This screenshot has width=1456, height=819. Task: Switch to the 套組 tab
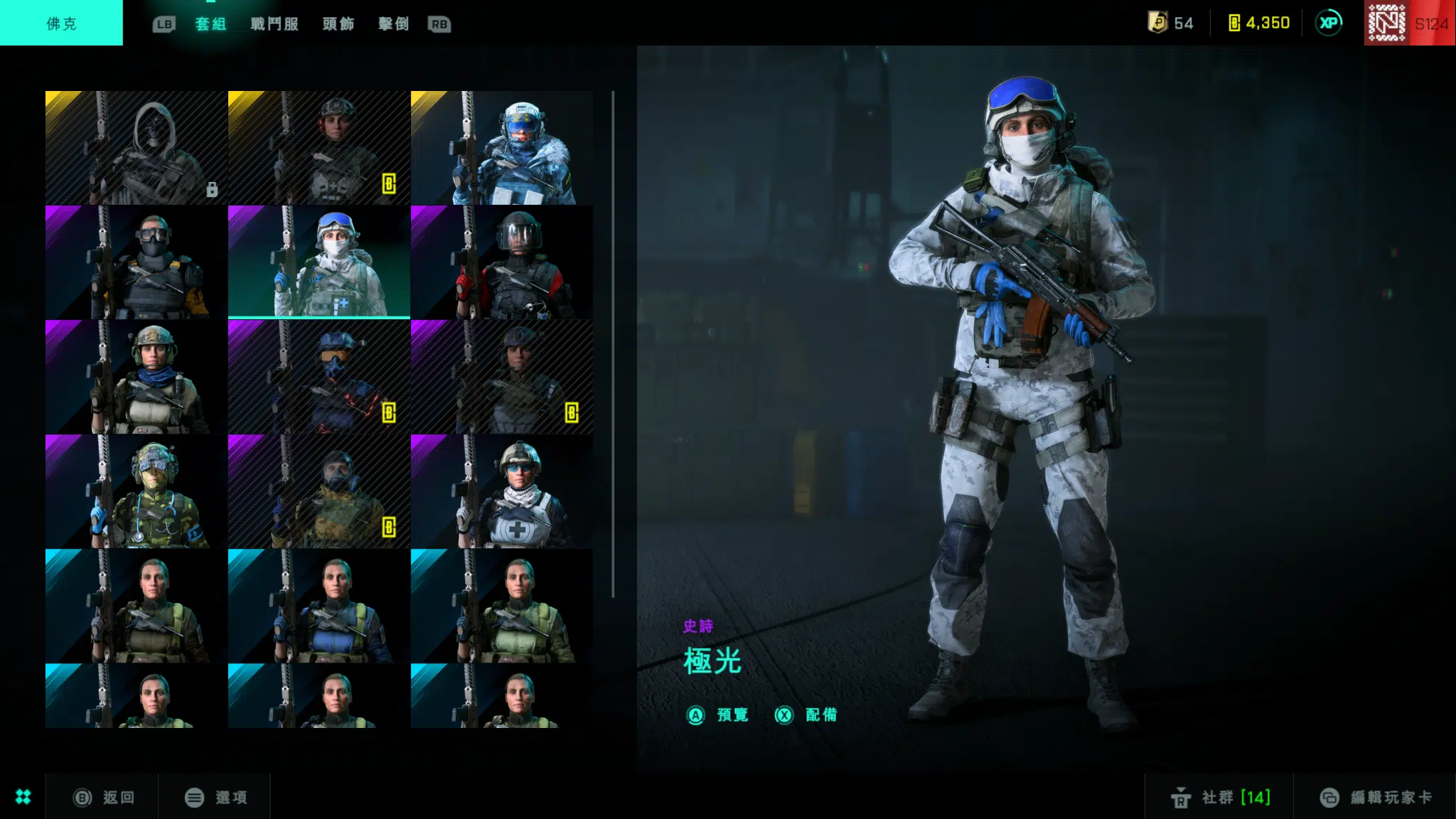[x=210, y=24]
